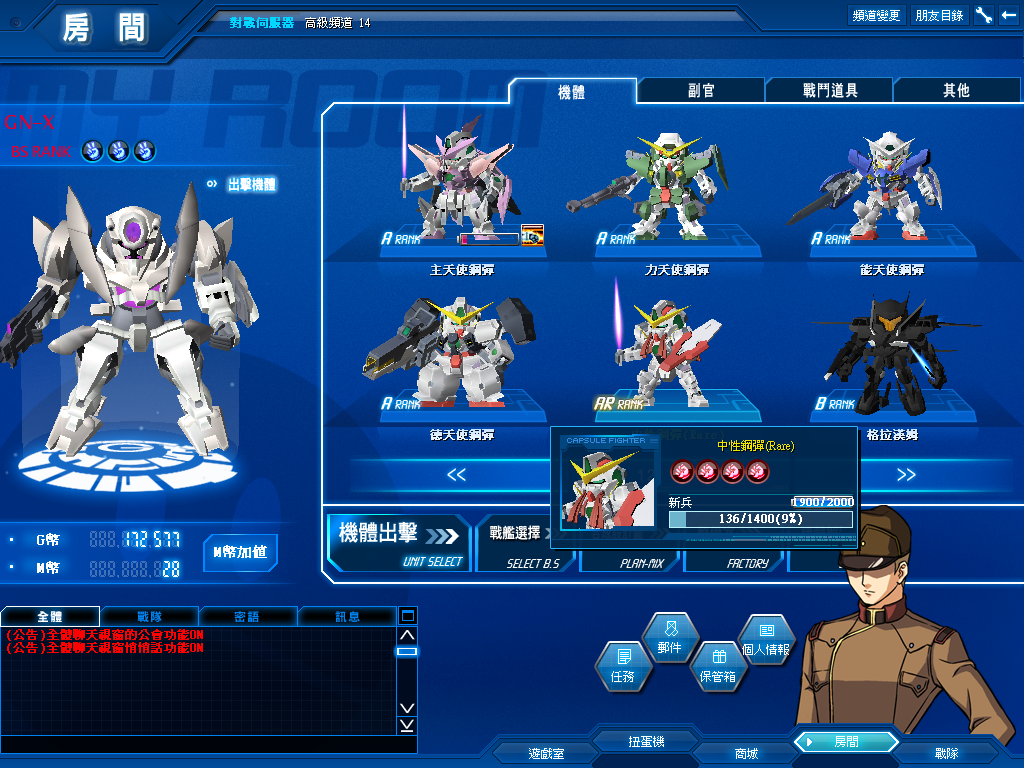Open the 戰鬥道具 tab
Screen dimensions: 1024x768
[829, 91]
